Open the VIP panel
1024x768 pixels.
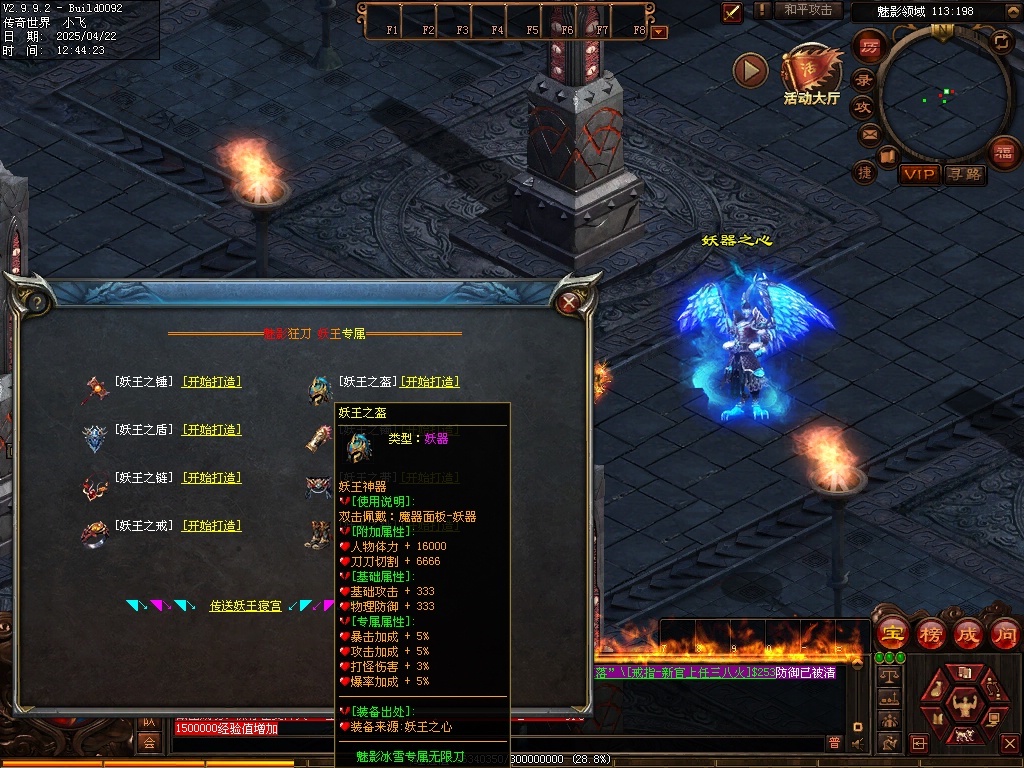tap(918, 174)
